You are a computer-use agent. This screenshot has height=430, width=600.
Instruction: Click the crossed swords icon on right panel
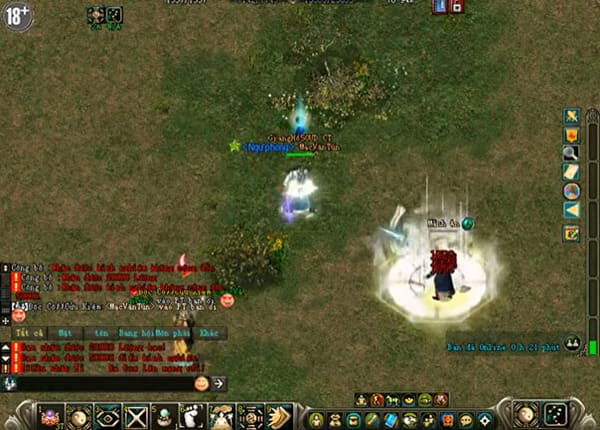571,116
